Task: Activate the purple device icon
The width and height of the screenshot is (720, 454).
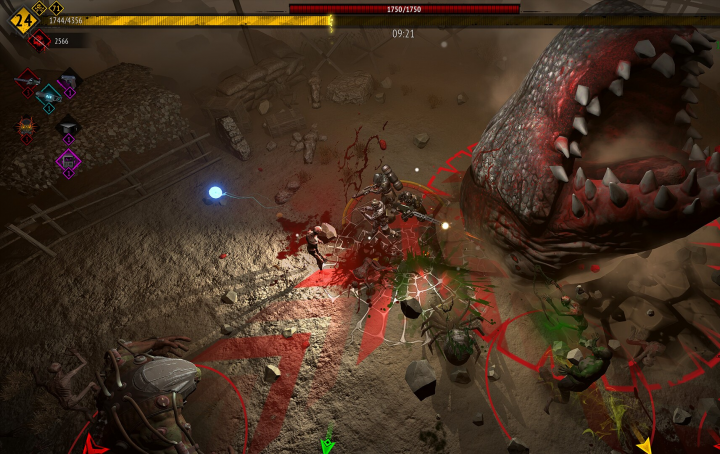Action: coord(68,160)
